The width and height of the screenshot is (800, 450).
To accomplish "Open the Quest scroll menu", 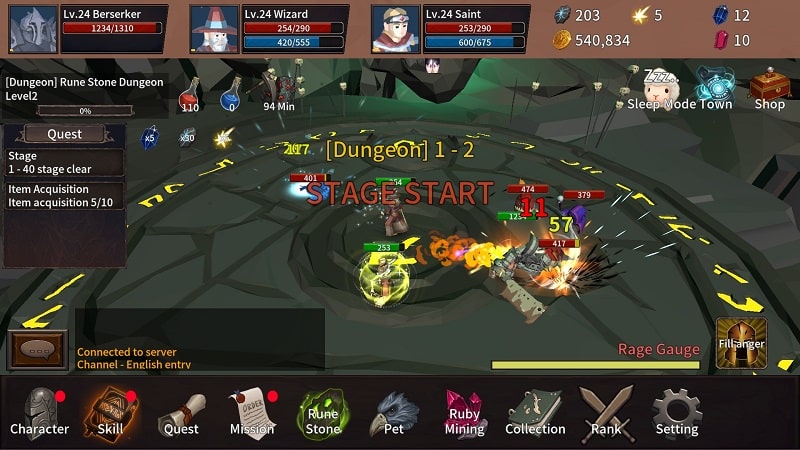I will (181, 412).
